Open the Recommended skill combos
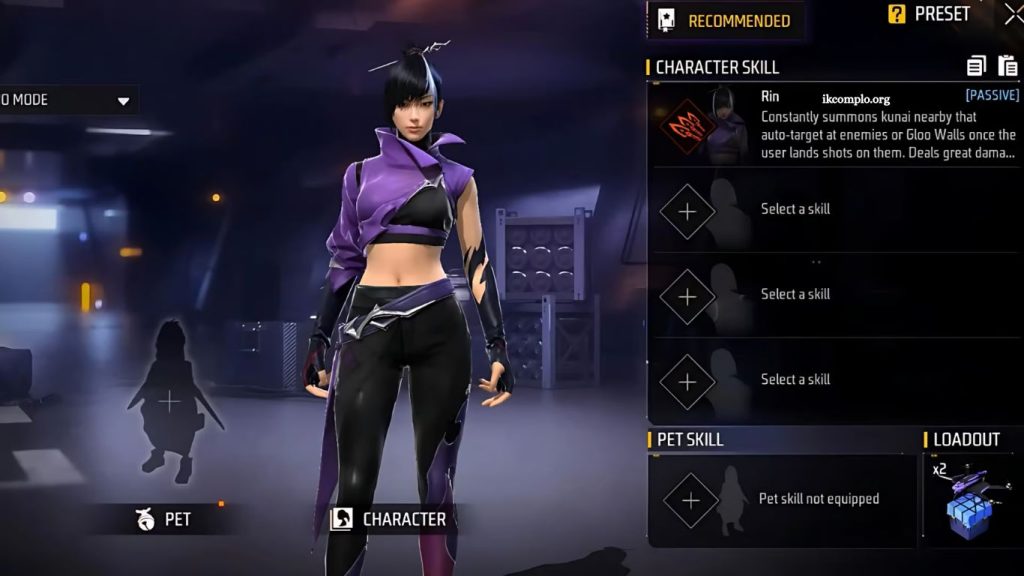 point(725,21)
